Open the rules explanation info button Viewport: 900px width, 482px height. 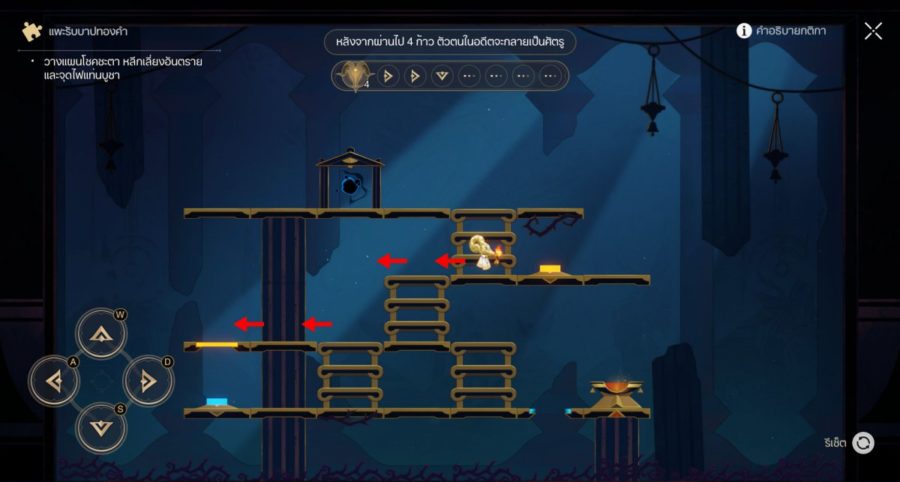(x=744, y=31)
